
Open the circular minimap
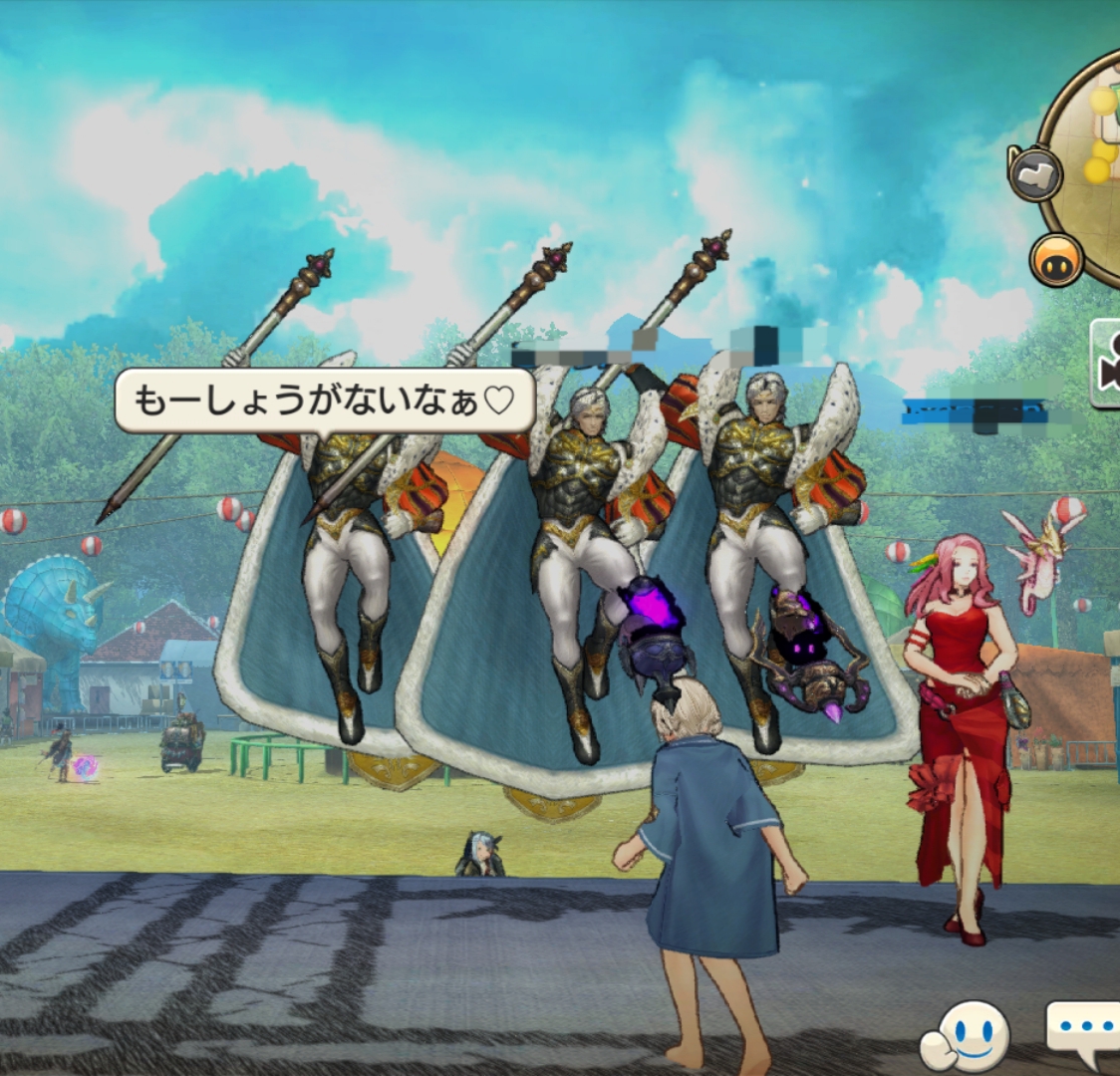click(1091, 164)
